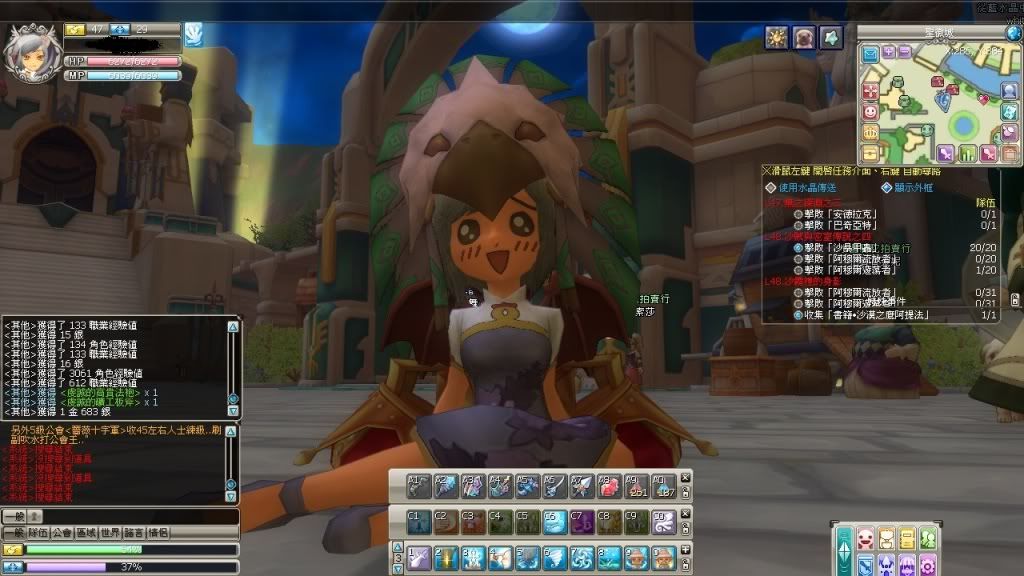Use the A1 hotbar weapon slot
Screen dimensions: 1024x576
tap(420, 486)
